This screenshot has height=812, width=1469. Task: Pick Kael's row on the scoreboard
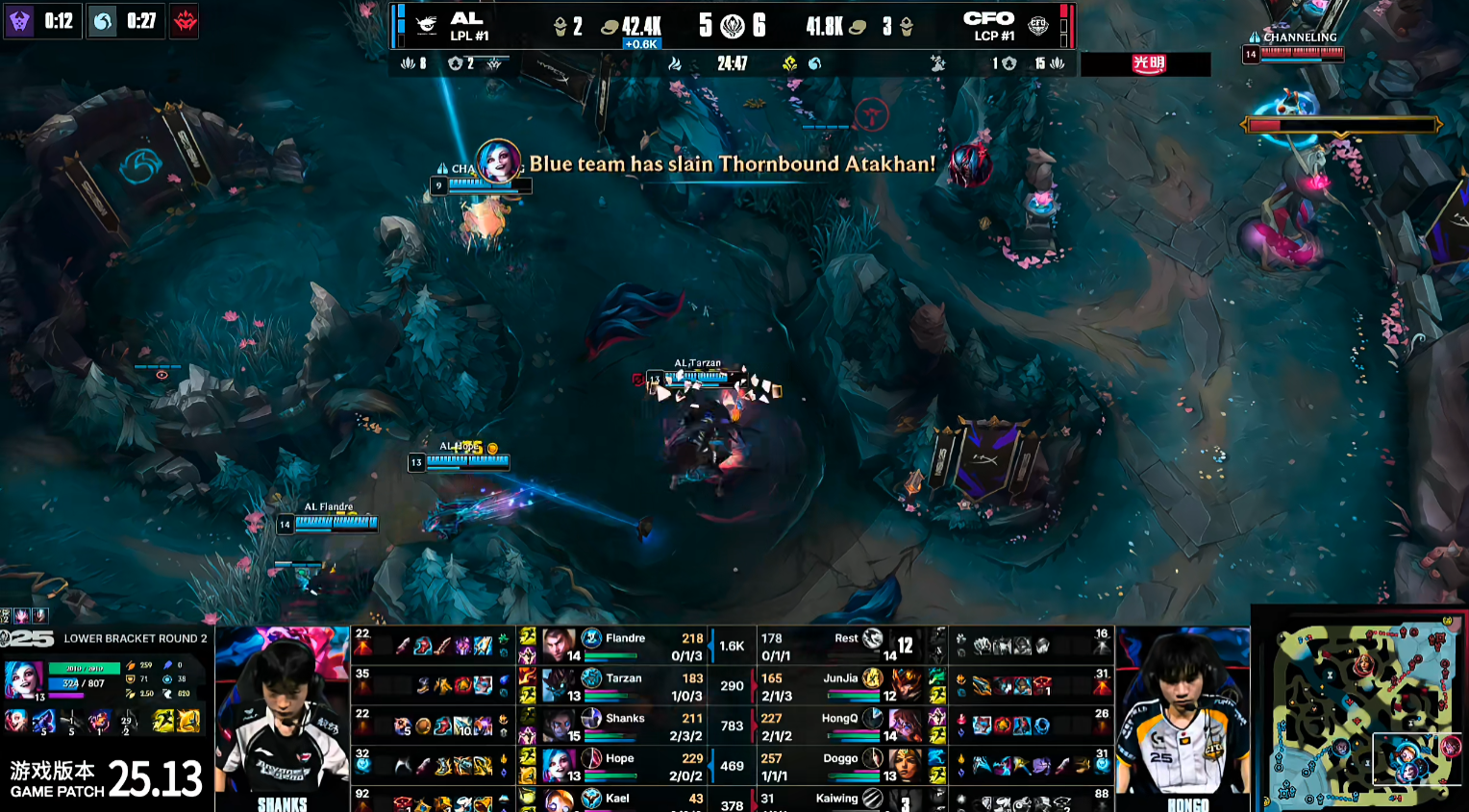pyautogui.click(x=625, y=800)
